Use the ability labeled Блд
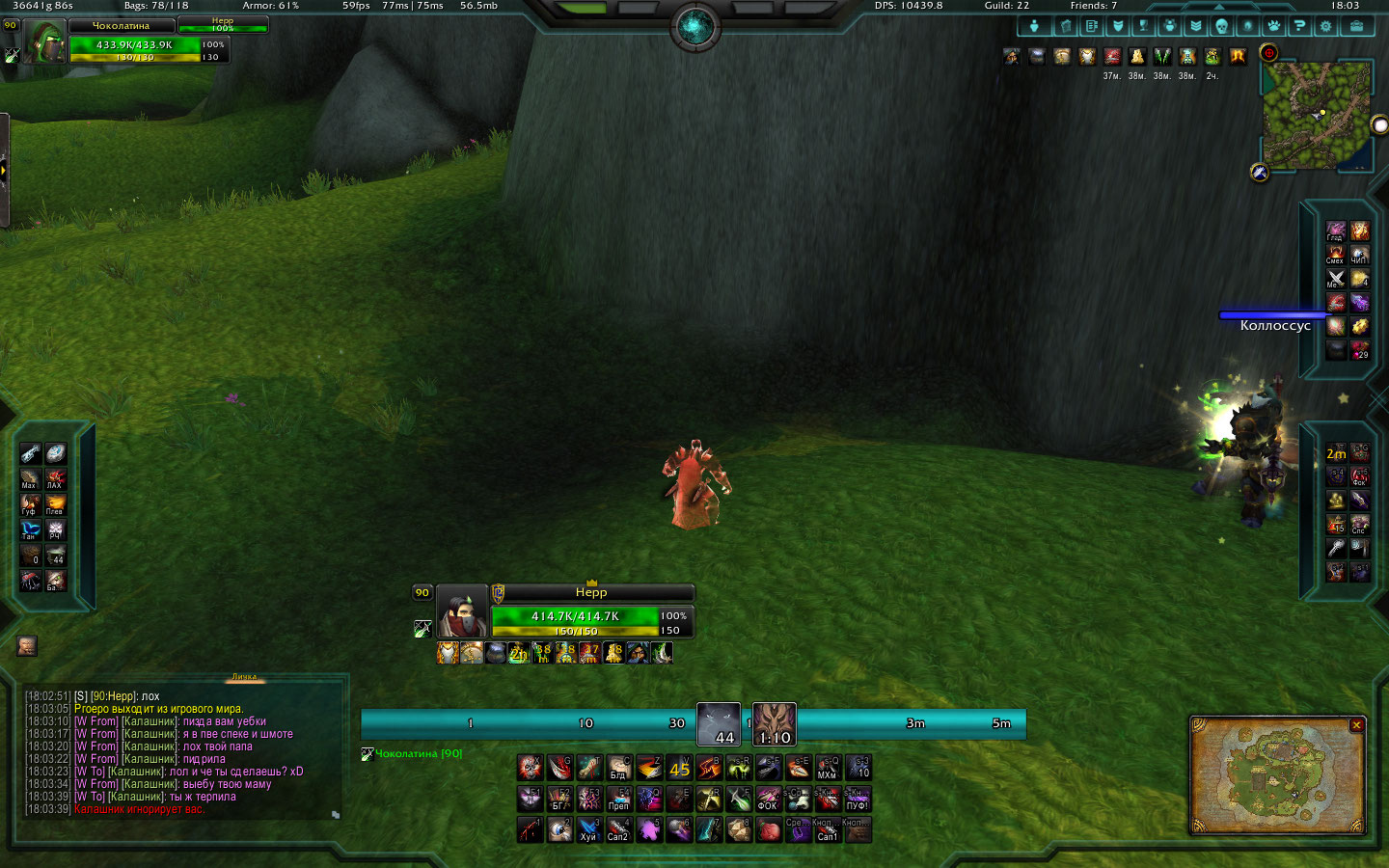The width and height of the screenshot is (1389, 868). (619, 768)
